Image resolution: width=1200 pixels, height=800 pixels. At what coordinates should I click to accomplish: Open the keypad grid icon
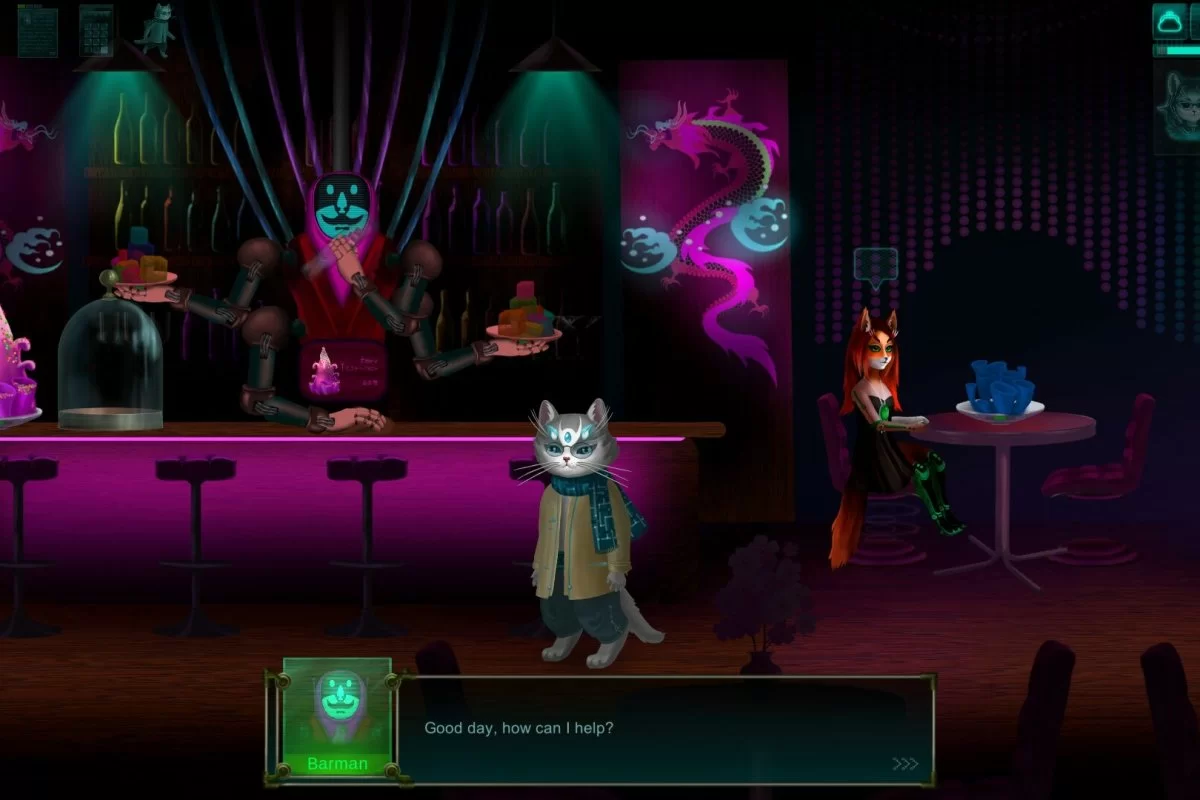click(96, 30)
